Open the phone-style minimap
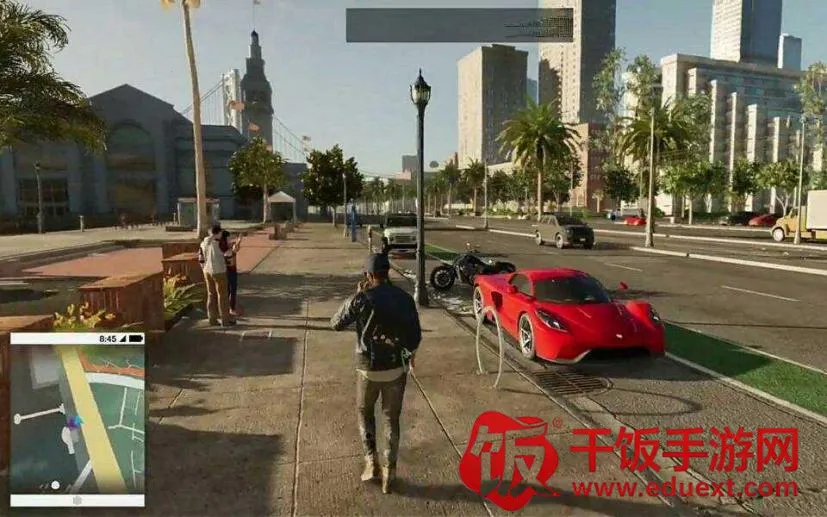827x517 pixels. click(x=77, y=420)
